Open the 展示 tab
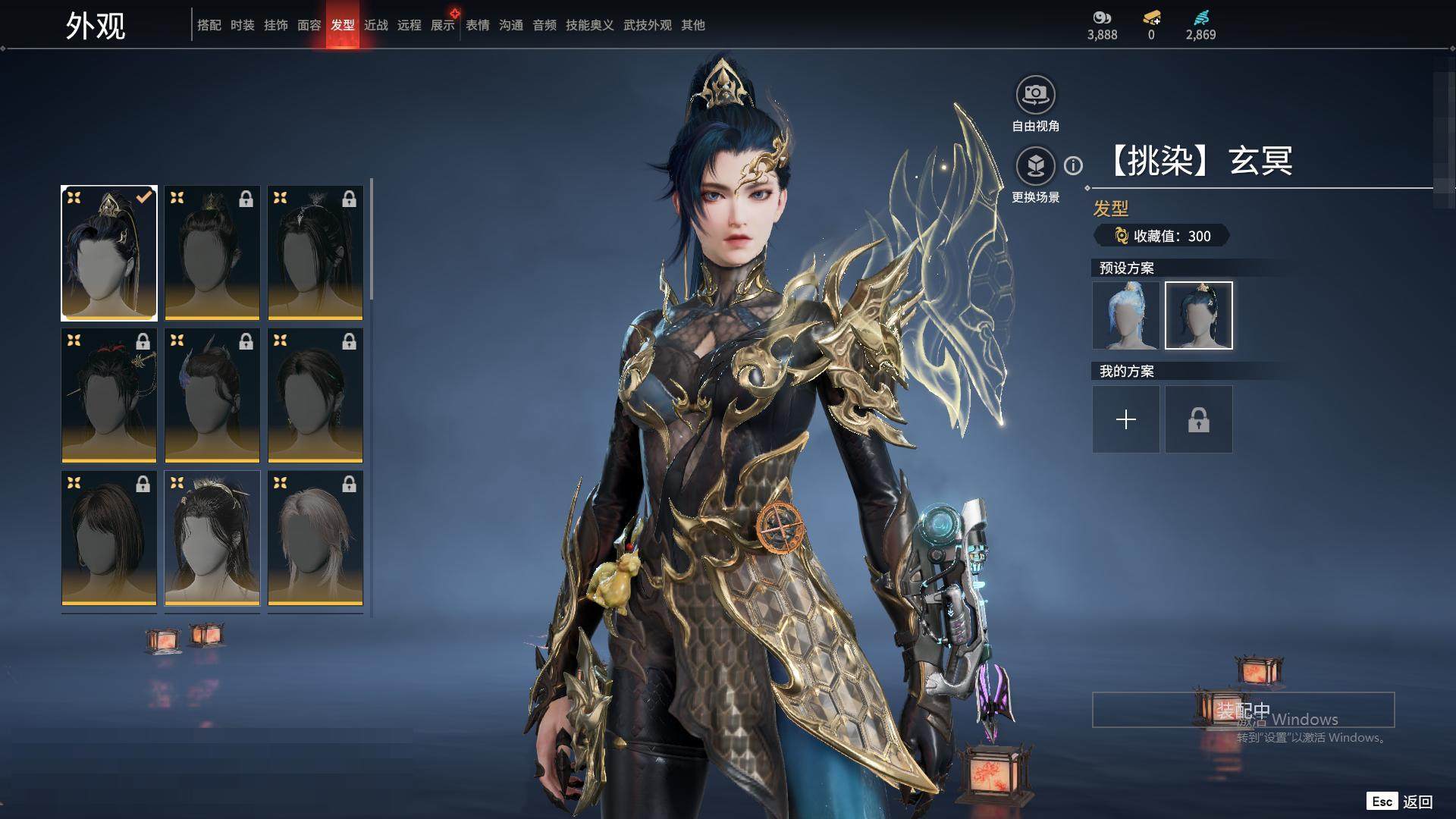Image resolution: width=1456 pixels, height=819 pixels. (443, 25)
